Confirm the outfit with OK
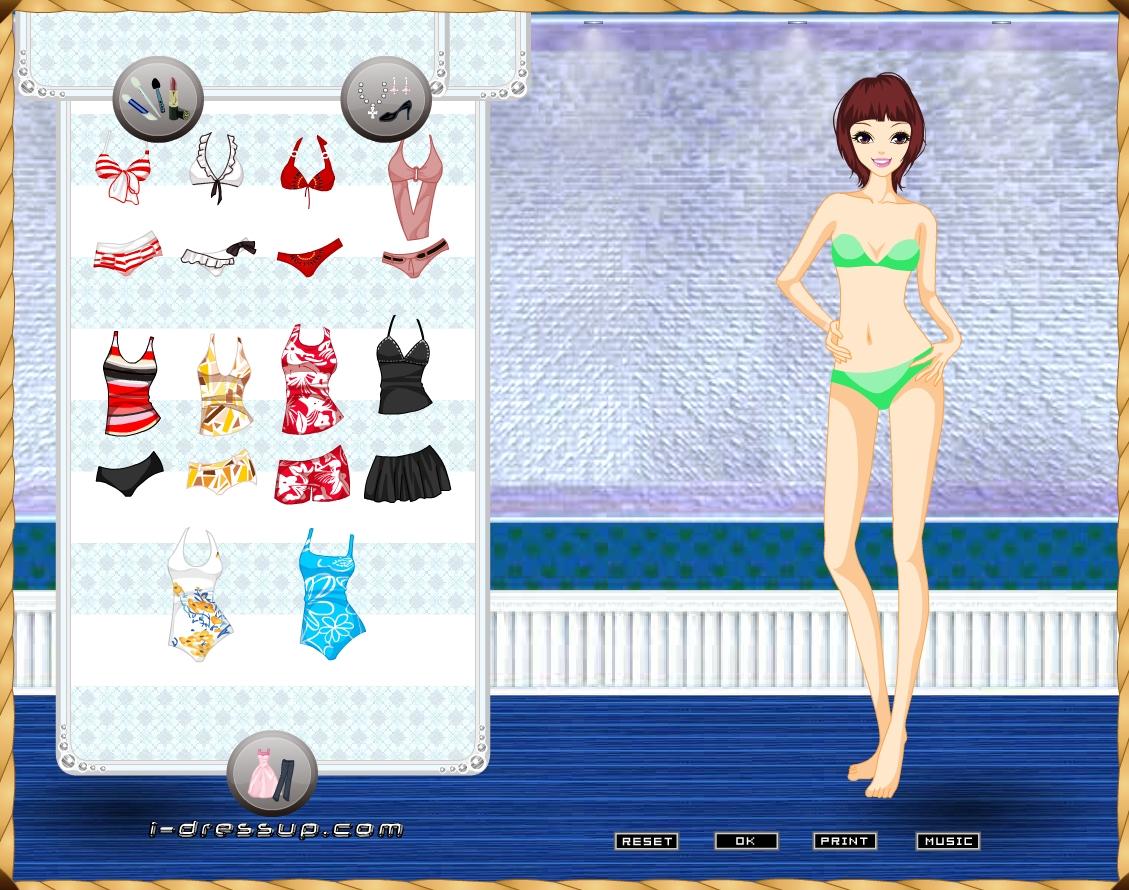This screenshot has width=1129, height=890. tap(746, 841)
